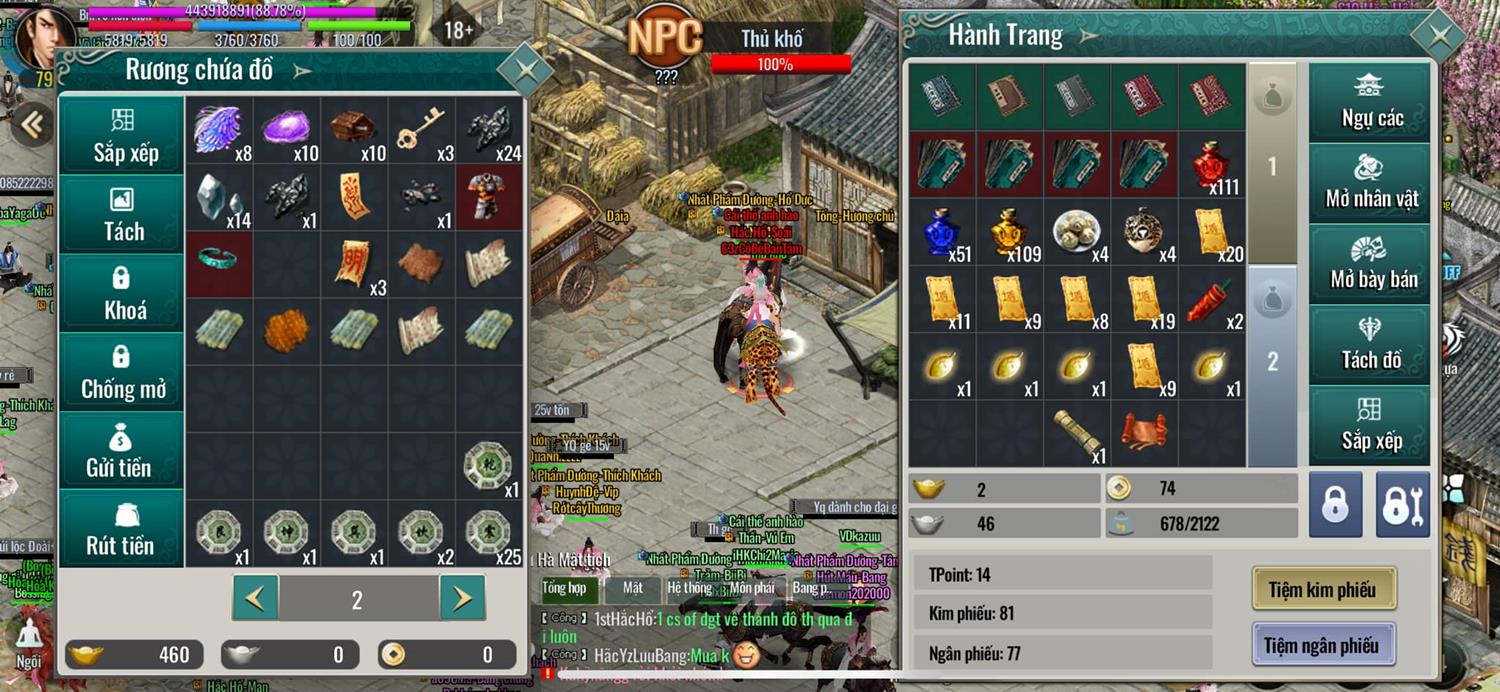Viewport: 1500px width, 692px height.
Task: Open Tiệm kim phiếu shop
Action: pos(1322,590)
